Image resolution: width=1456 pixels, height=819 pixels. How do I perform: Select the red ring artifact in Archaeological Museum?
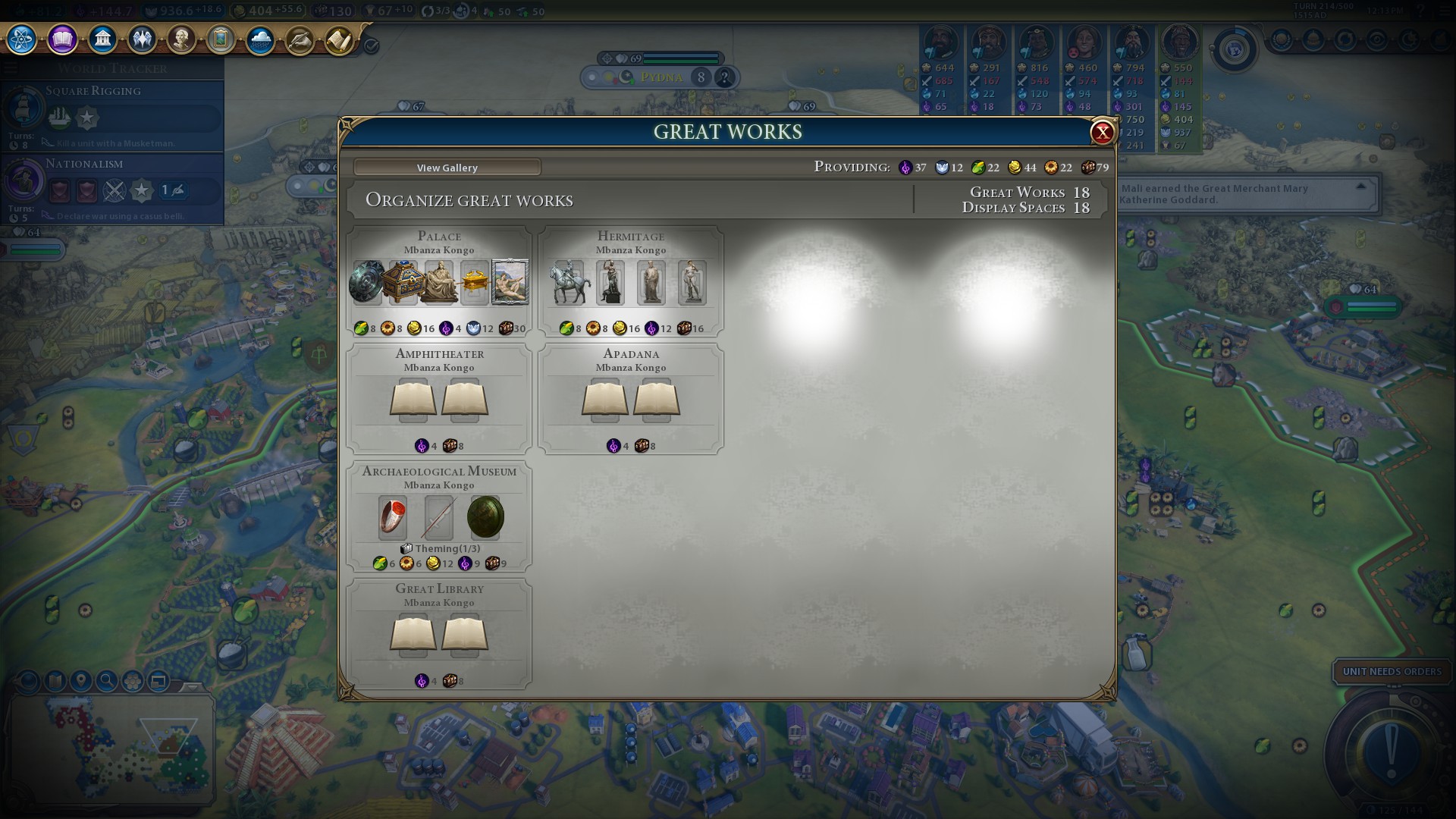[393, 517]
